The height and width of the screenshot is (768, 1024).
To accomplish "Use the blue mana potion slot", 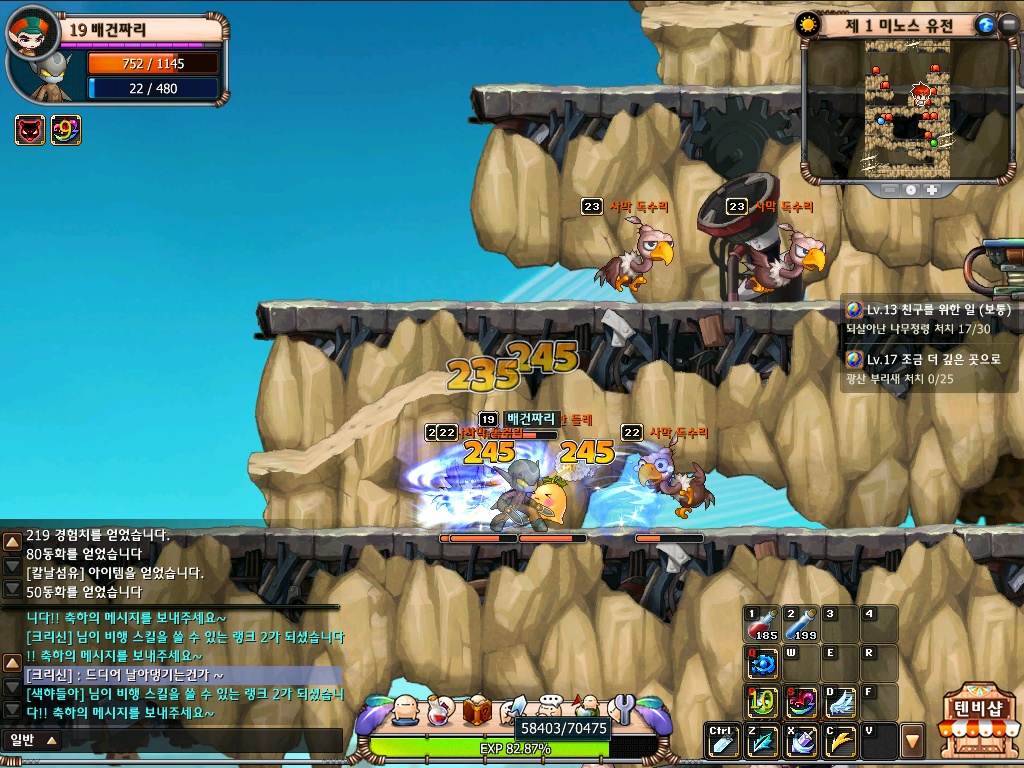I will 800,624.
